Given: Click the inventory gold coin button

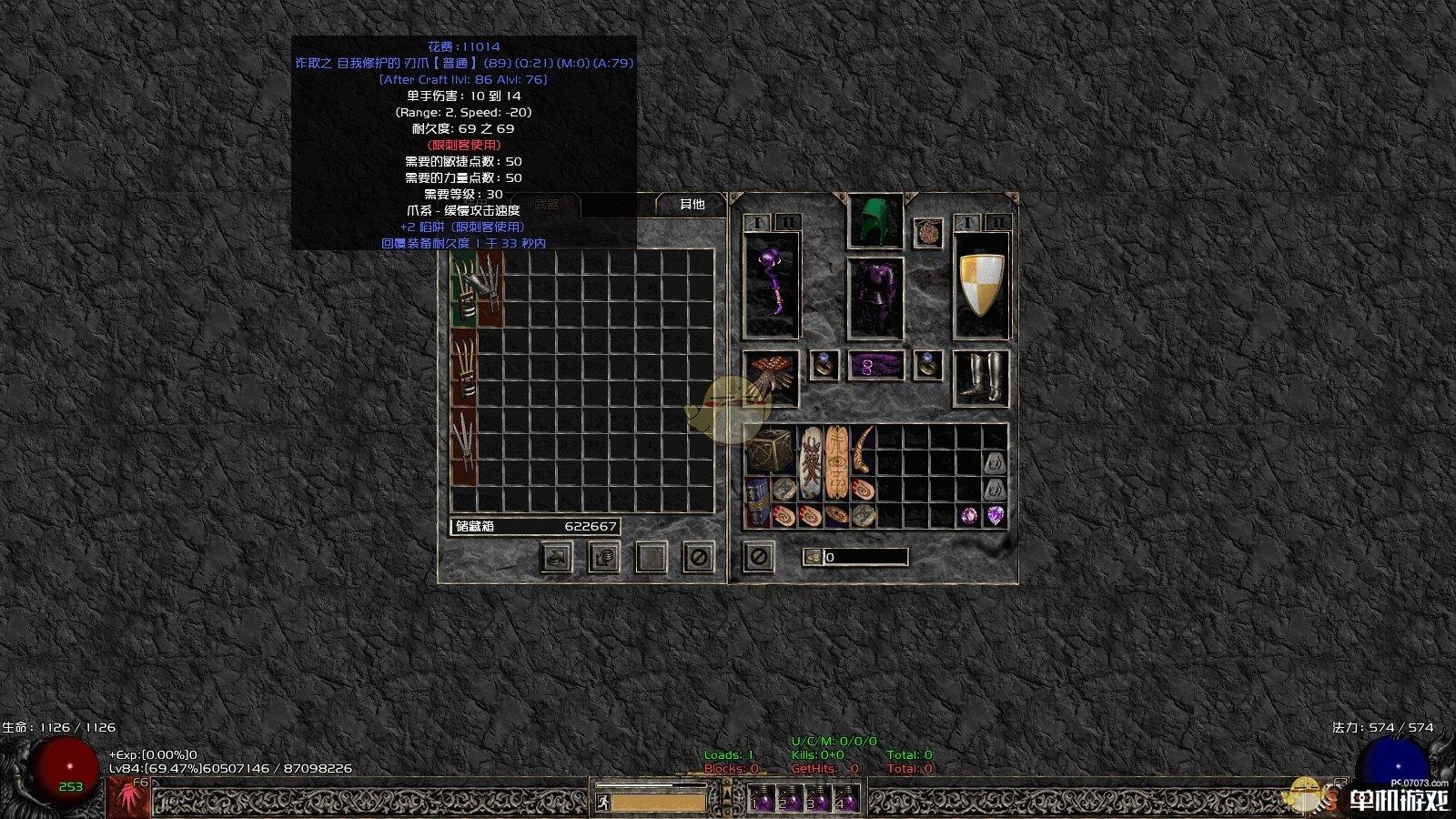Looking at the screenshot, I should 813,557.
